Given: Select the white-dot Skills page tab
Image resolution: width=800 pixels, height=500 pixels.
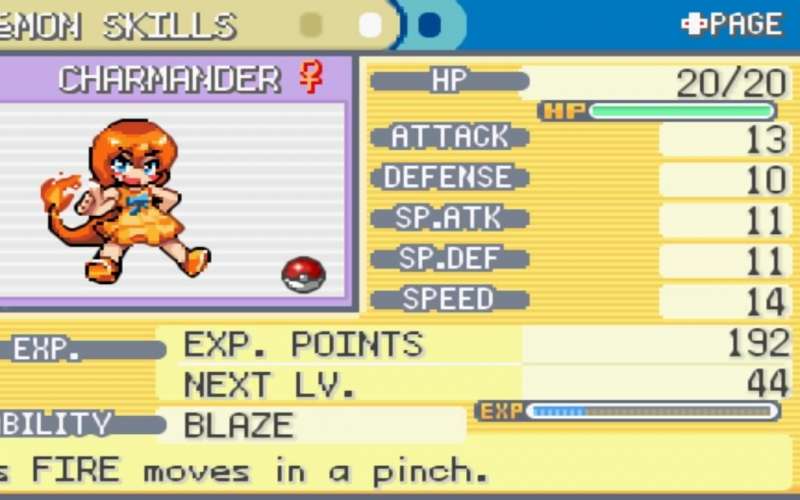Looking at the screenshot, I should pos(371,25).
